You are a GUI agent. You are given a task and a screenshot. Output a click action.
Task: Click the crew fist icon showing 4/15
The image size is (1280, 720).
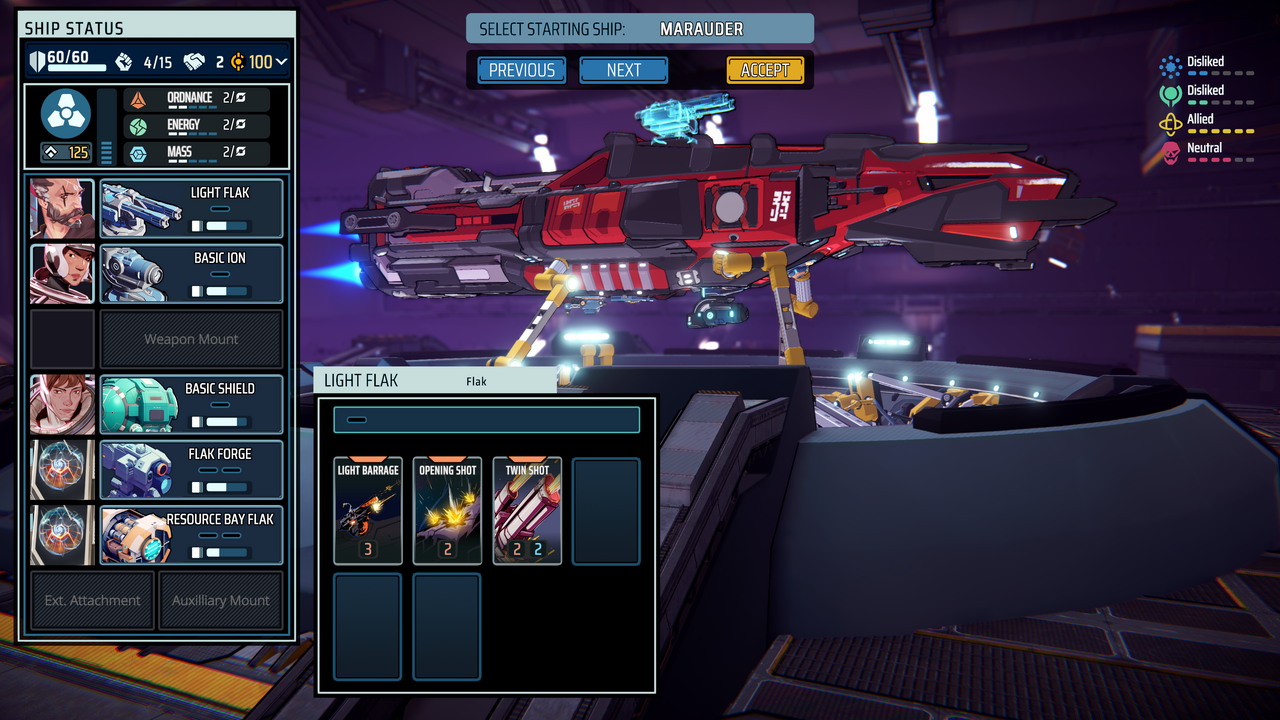point(124,61)
